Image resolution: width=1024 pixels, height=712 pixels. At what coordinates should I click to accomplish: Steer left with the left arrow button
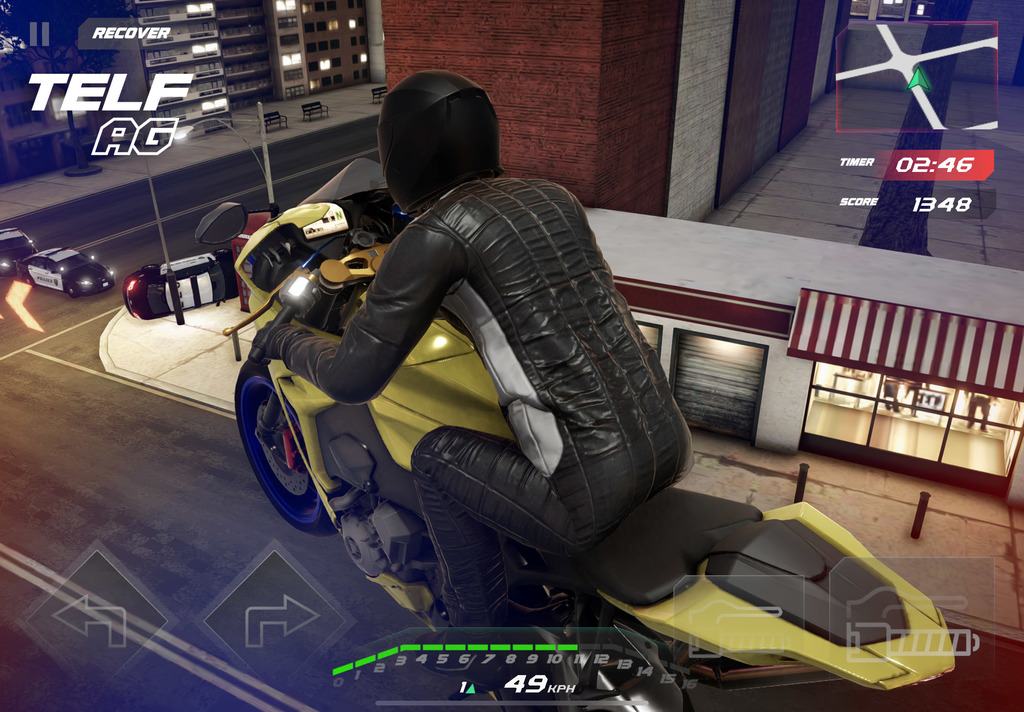(x=92, y=621)
